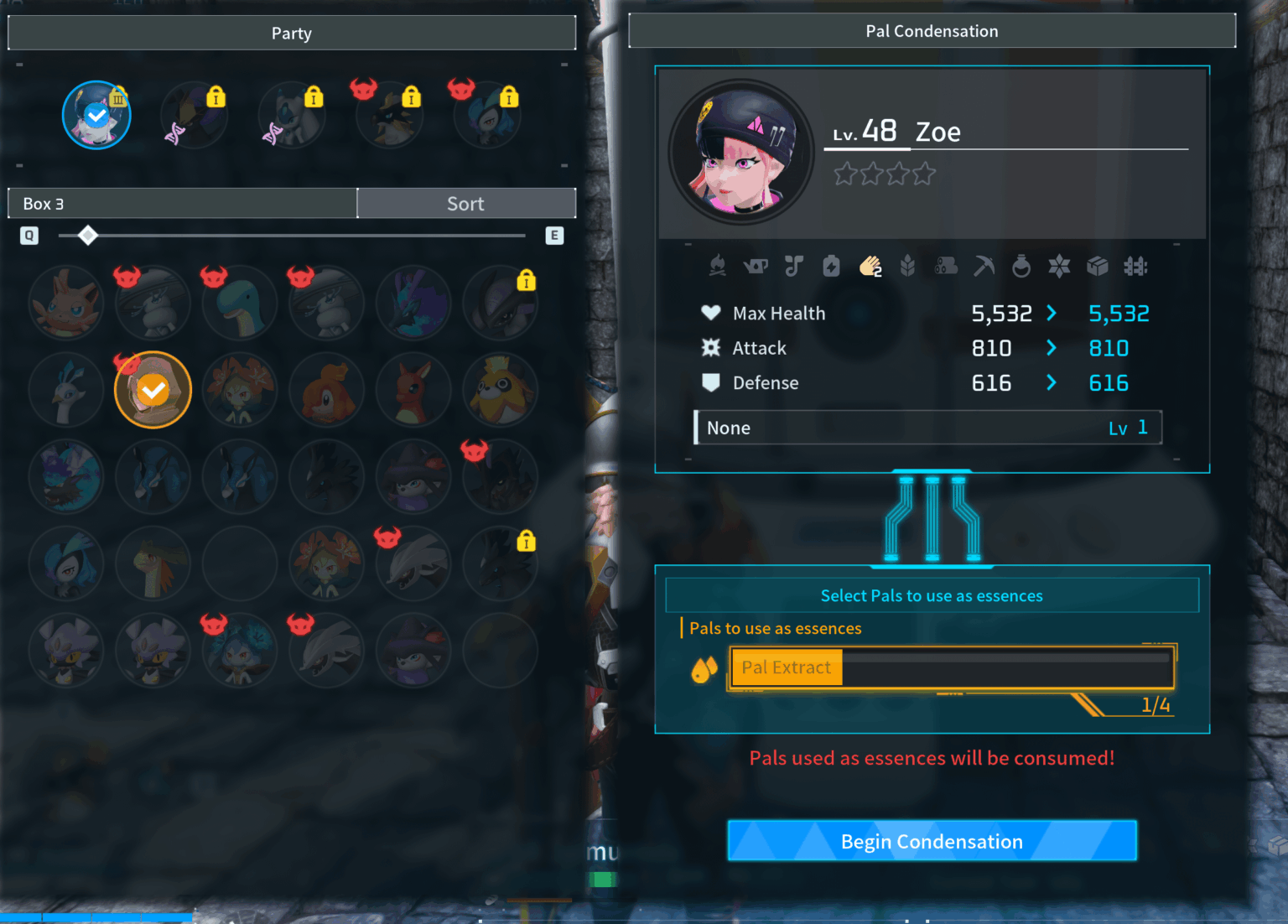Image resolution: width=1288 pixels, height=924 pixels.
Task: Toggle the checked party slot with blue checkmark
Action: [x=96, y=115]
